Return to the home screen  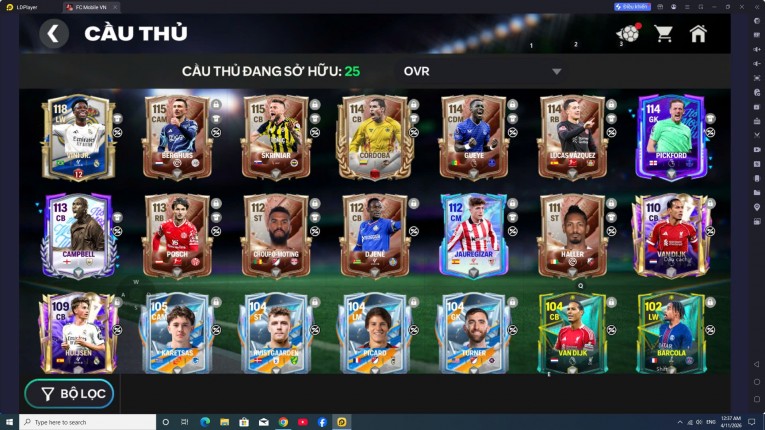698,34
